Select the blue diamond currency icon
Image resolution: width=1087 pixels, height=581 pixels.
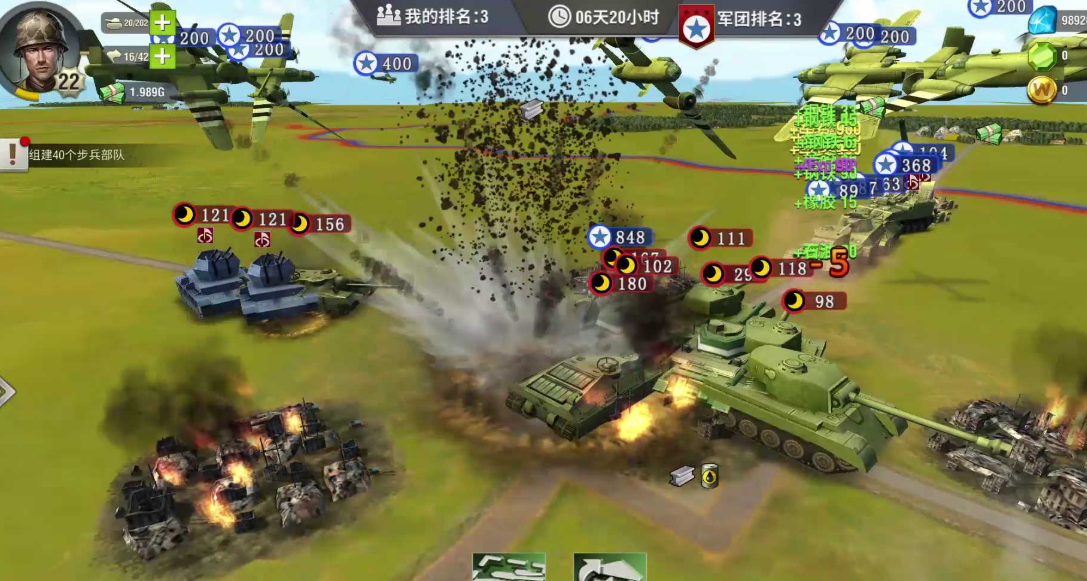click(x=1043, y=19)
